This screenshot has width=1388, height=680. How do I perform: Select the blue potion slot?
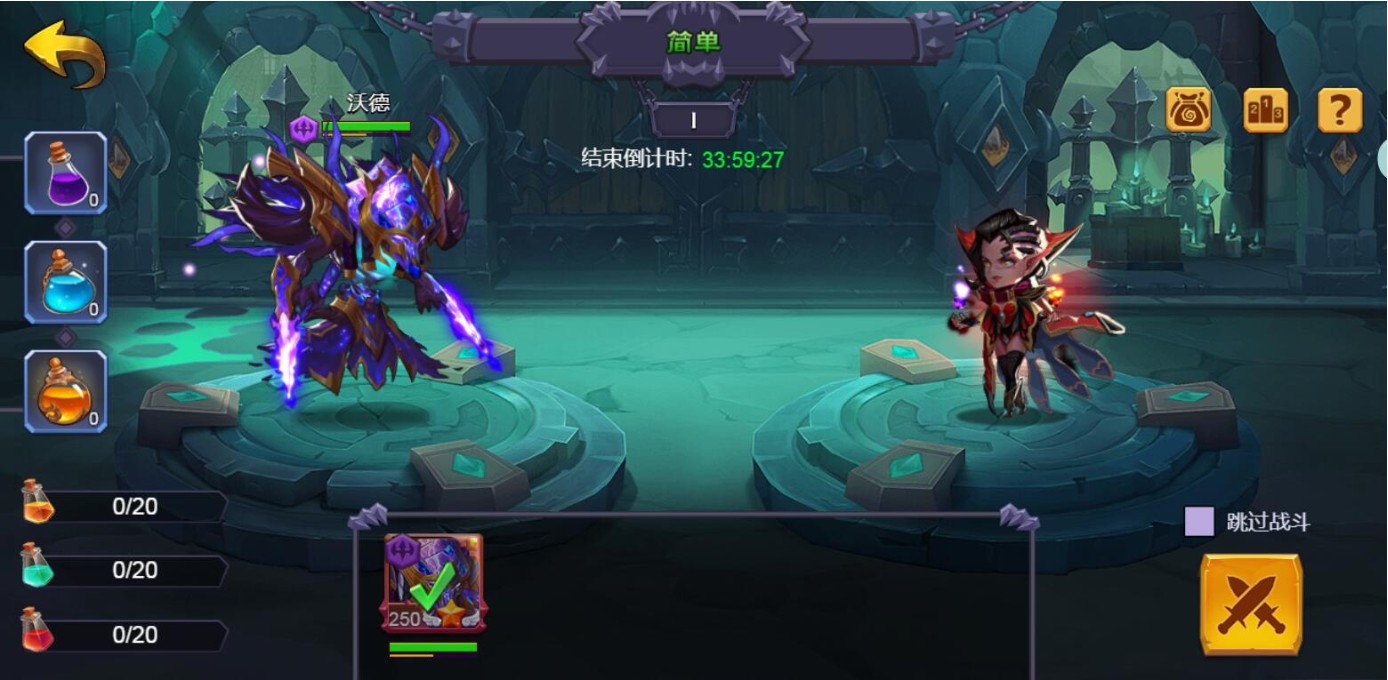point(66,282)
